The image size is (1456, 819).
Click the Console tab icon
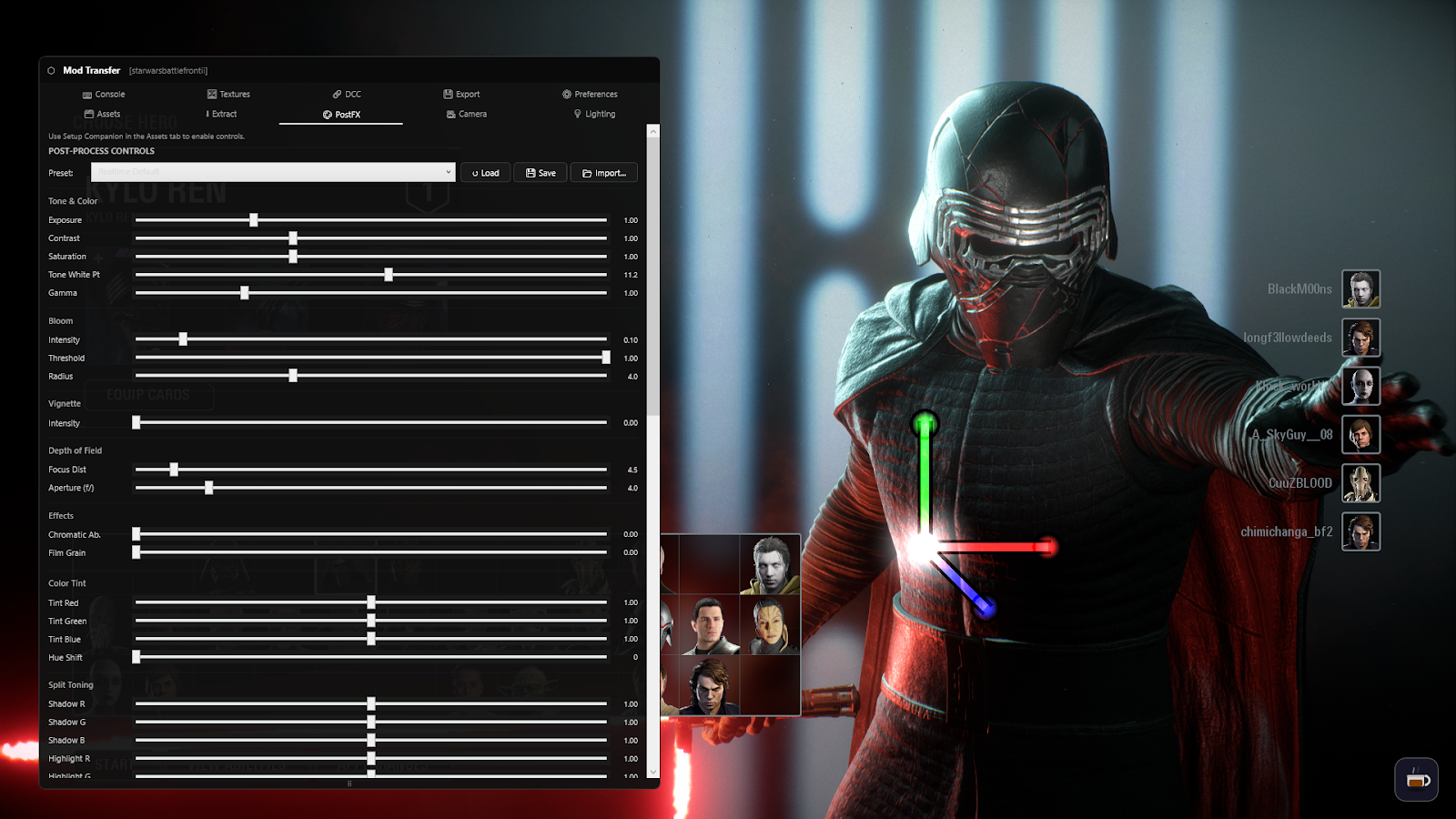87,94
